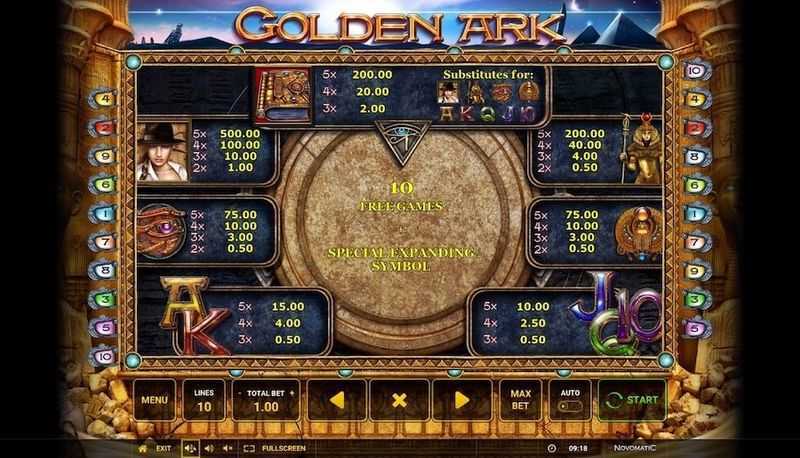
Task: Hit the green START button
Action: tap(632, 401)
